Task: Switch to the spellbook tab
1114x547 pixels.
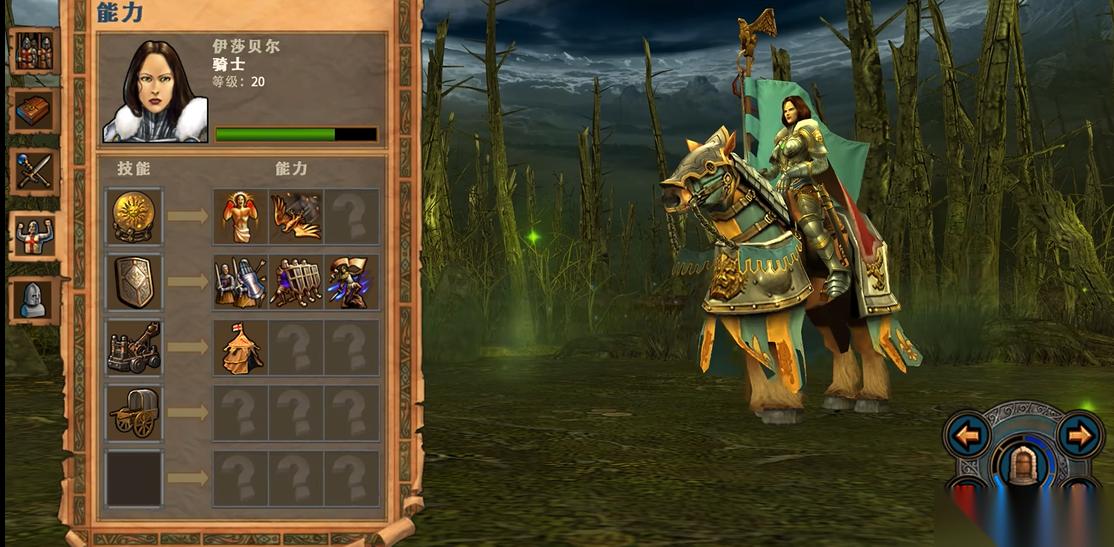Action: tap(34, 111)
